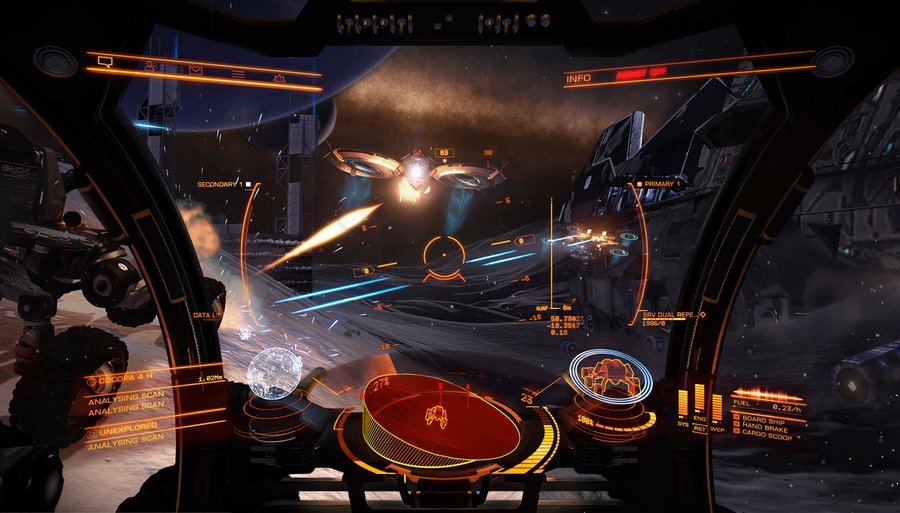Image resolution: width=900 pixels, height=513 pixels.
Task: Open the crown-shaped icon in the comms bar
Action: 280,77
